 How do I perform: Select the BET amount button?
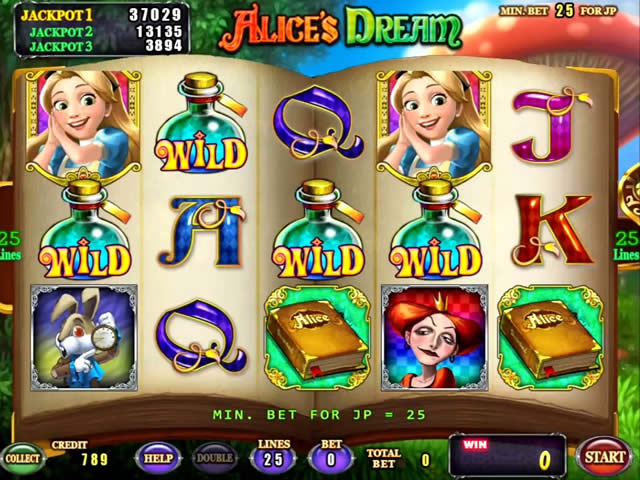point(331,459)
